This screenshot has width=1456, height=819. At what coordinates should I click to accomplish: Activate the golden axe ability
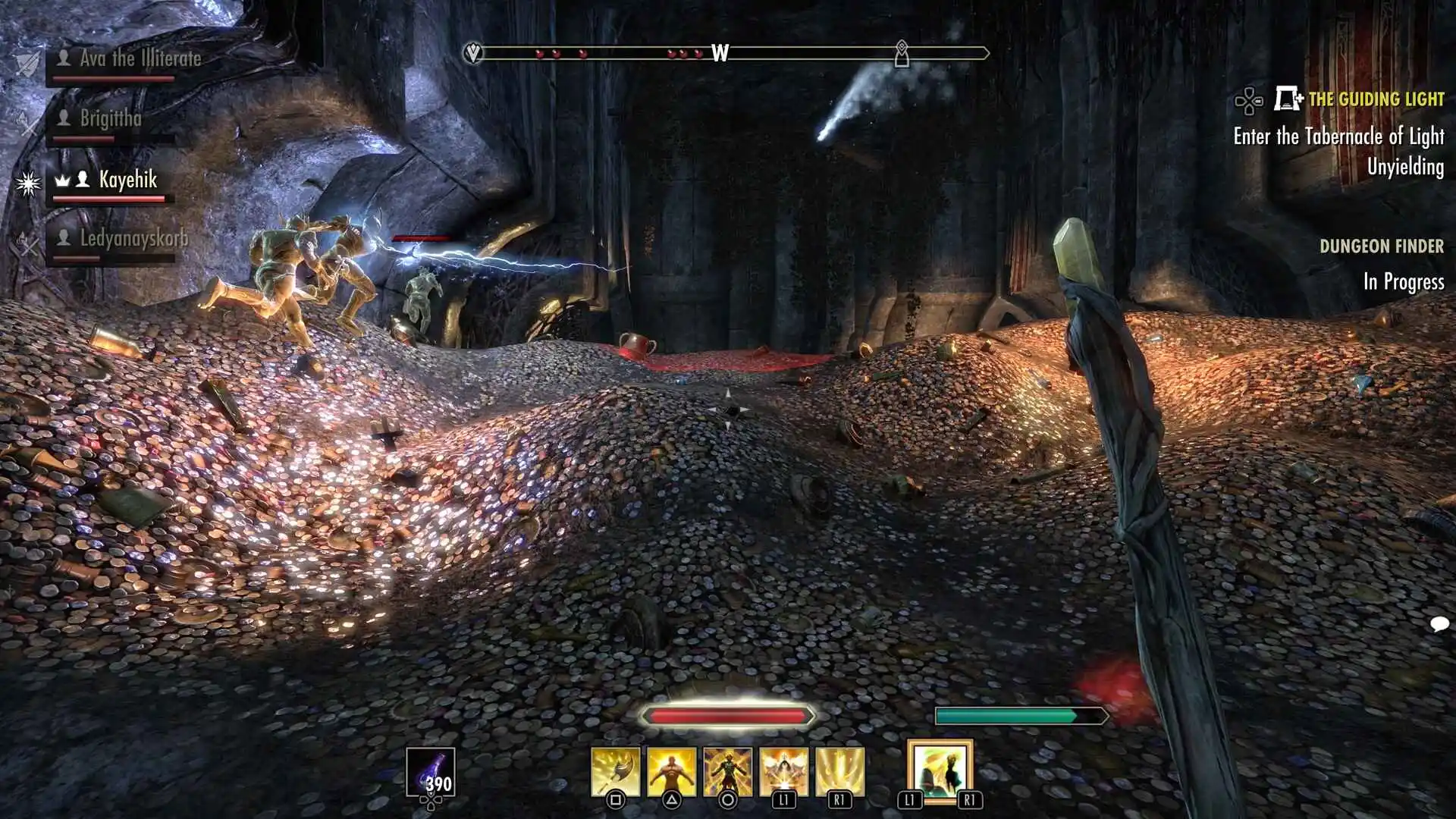pos(615,772)
